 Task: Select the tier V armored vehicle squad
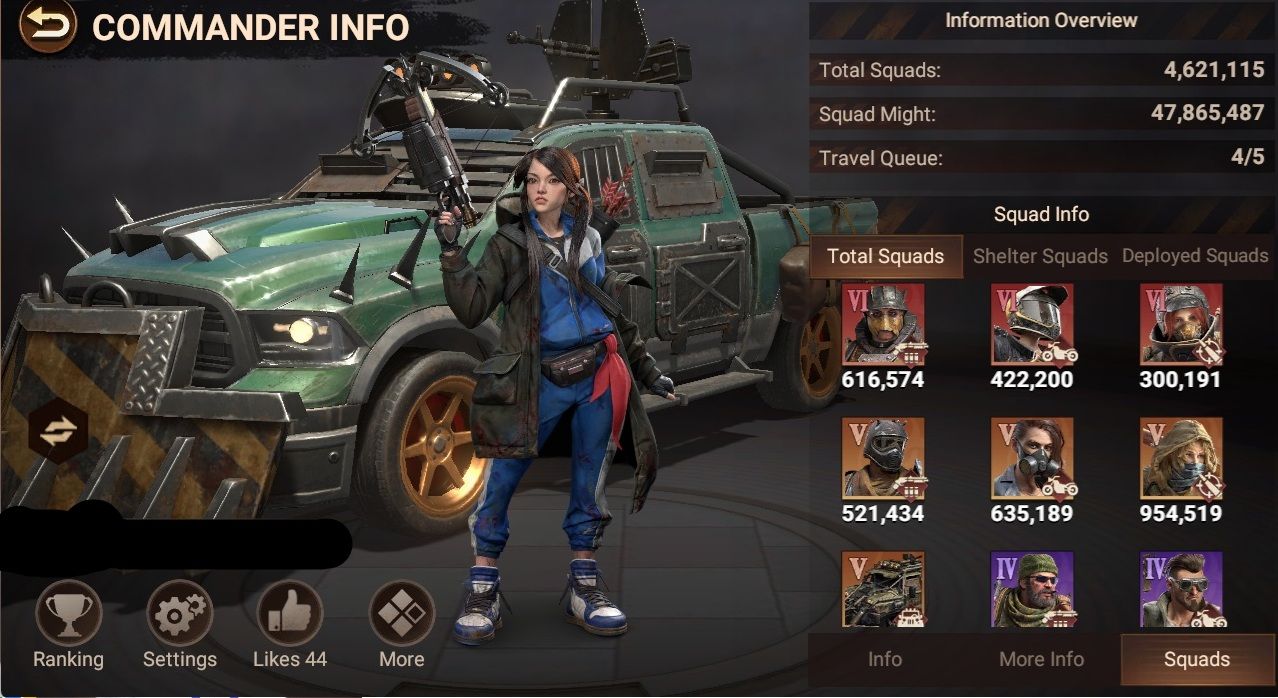pyautogui.click(x=883, y=590)
